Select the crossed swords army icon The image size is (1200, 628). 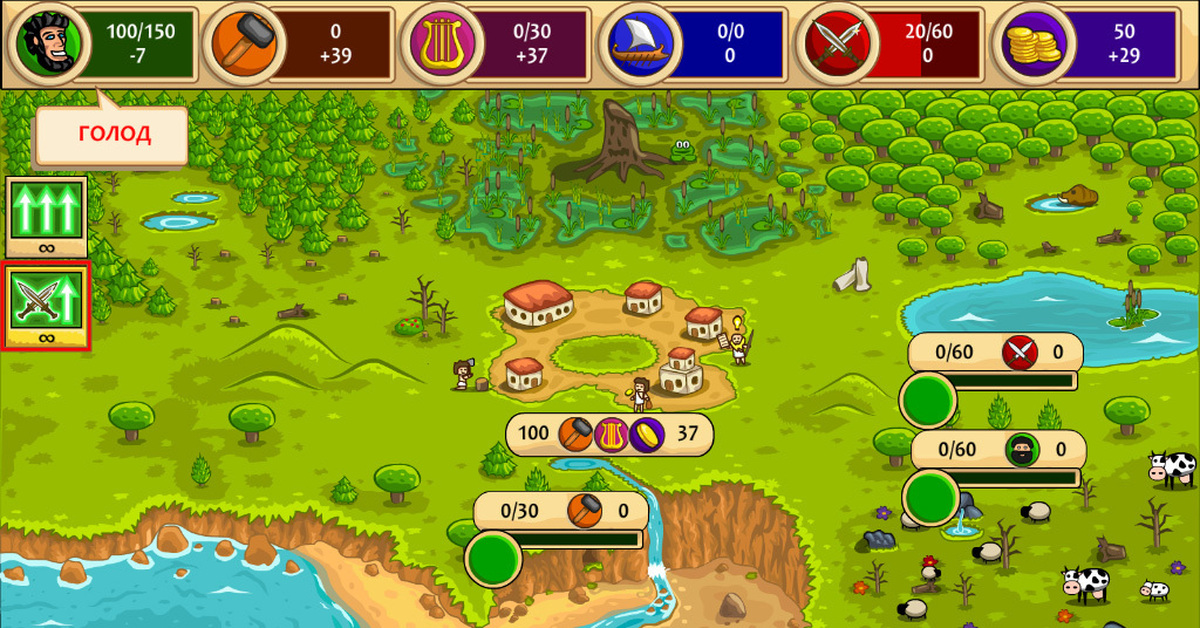pyautogui.click(x=840, y=43)
